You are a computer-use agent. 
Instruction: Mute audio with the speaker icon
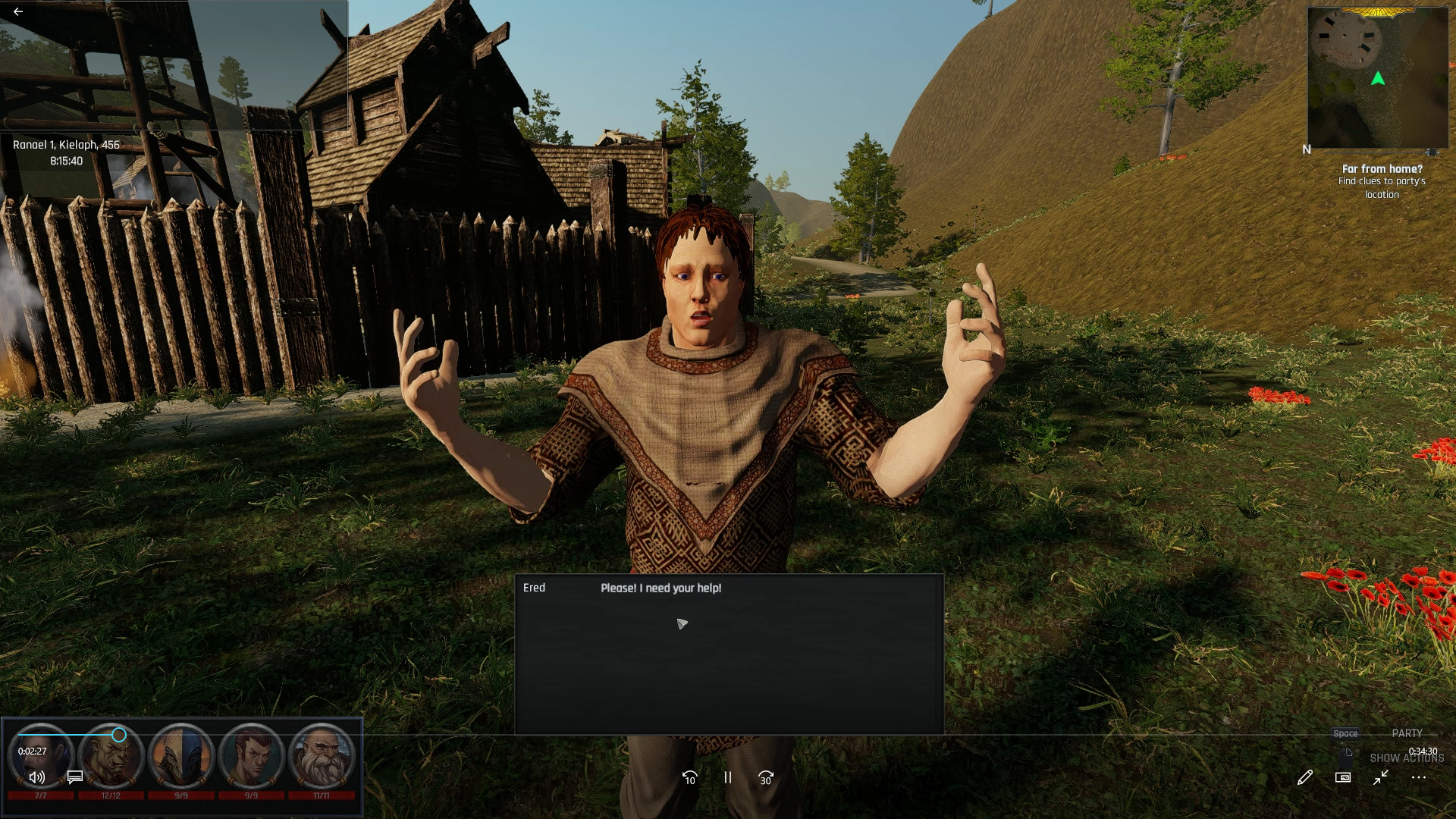(x=36, y=778)
